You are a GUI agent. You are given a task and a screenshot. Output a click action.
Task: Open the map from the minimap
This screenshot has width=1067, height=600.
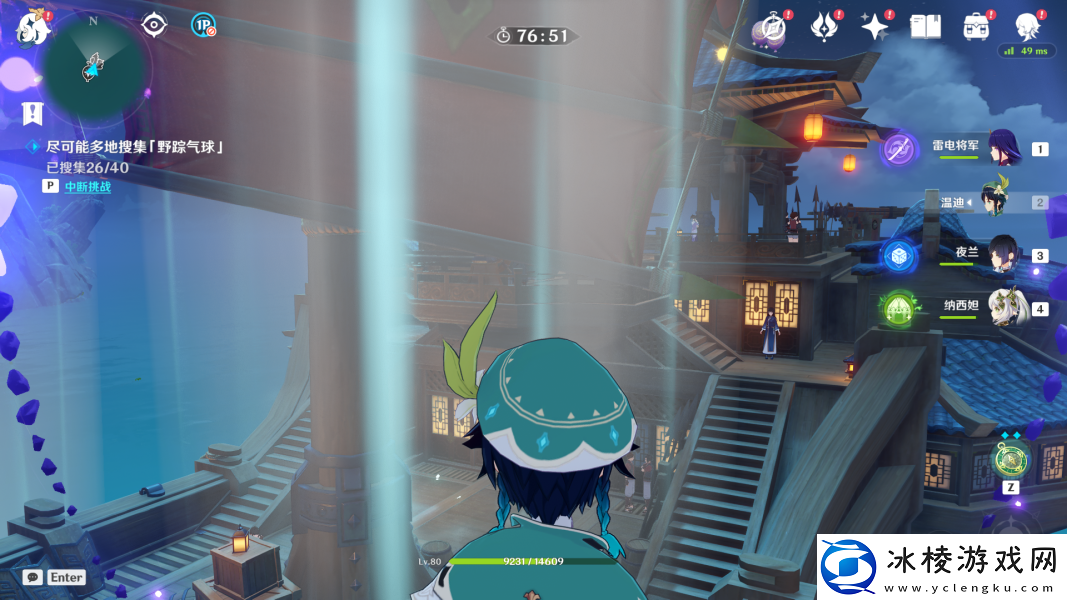pyautogui.click(x=95, y=66)
